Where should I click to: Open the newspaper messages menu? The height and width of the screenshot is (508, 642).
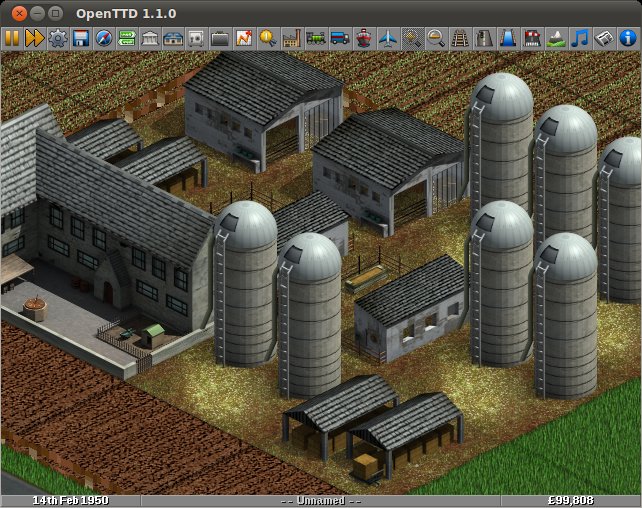tap(604, 38)
